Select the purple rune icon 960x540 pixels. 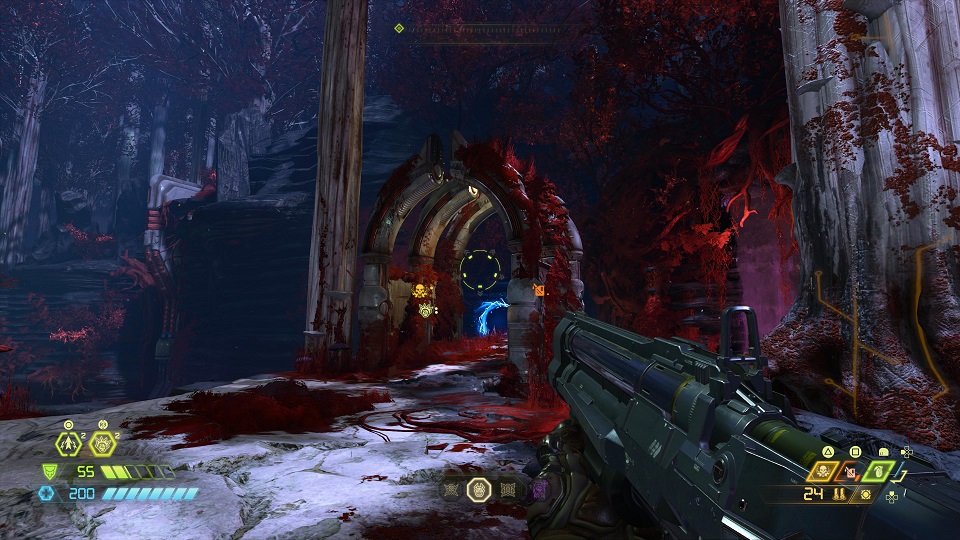click(x=539, y=489)
